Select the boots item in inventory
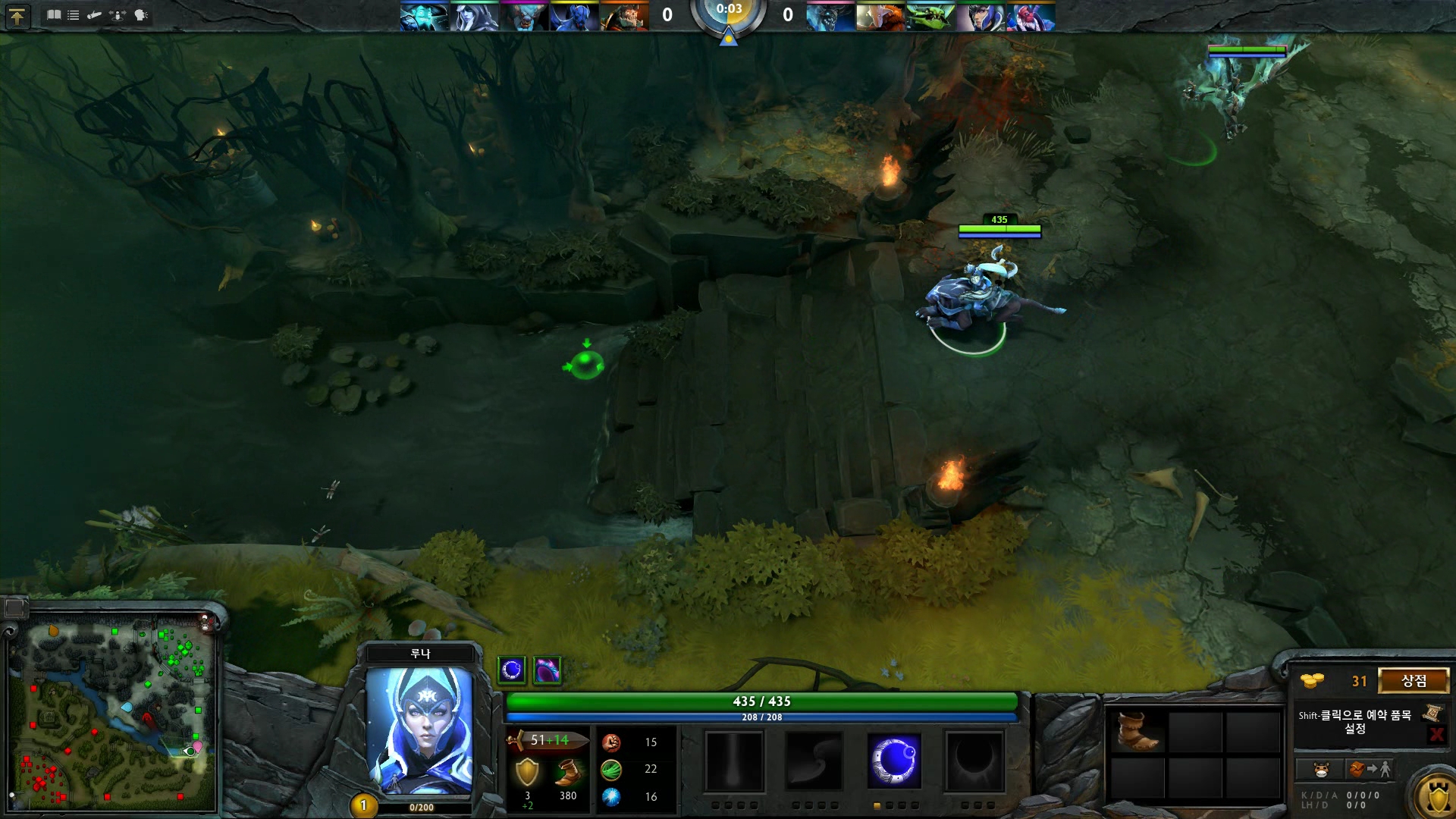 click(1137, 730)
